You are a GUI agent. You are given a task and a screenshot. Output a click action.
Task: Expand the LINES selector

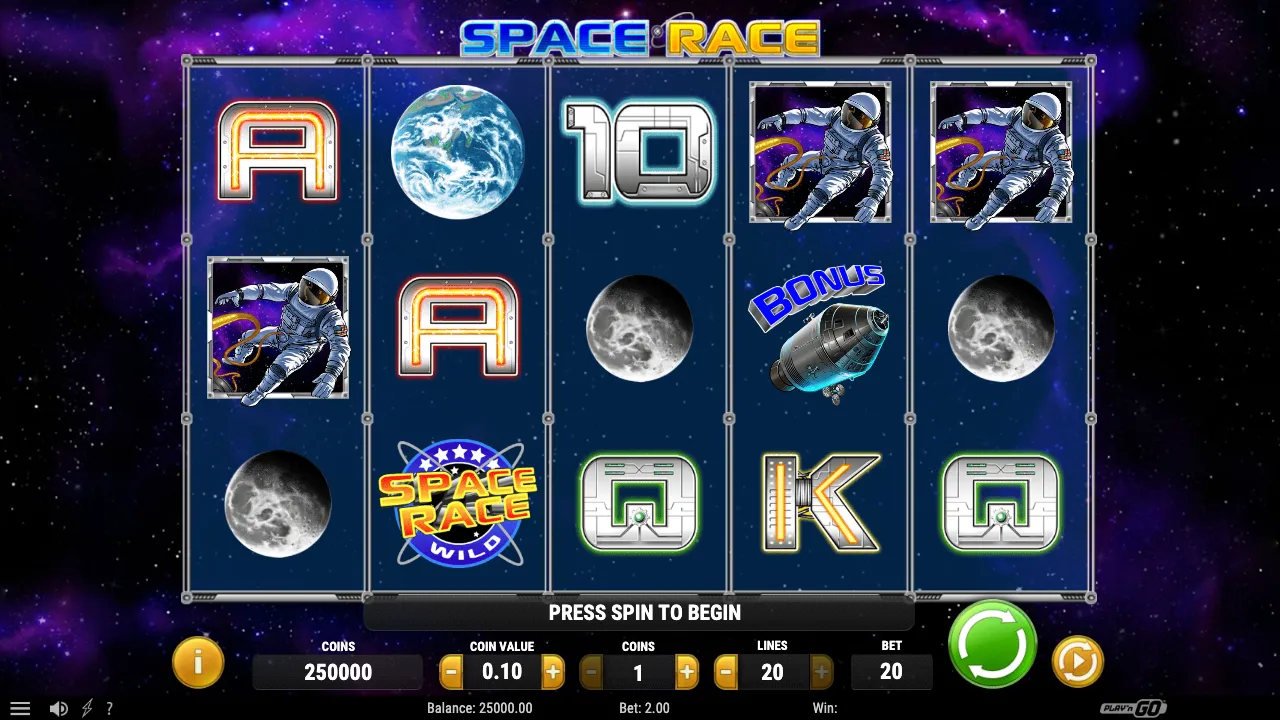pos(772,672)
